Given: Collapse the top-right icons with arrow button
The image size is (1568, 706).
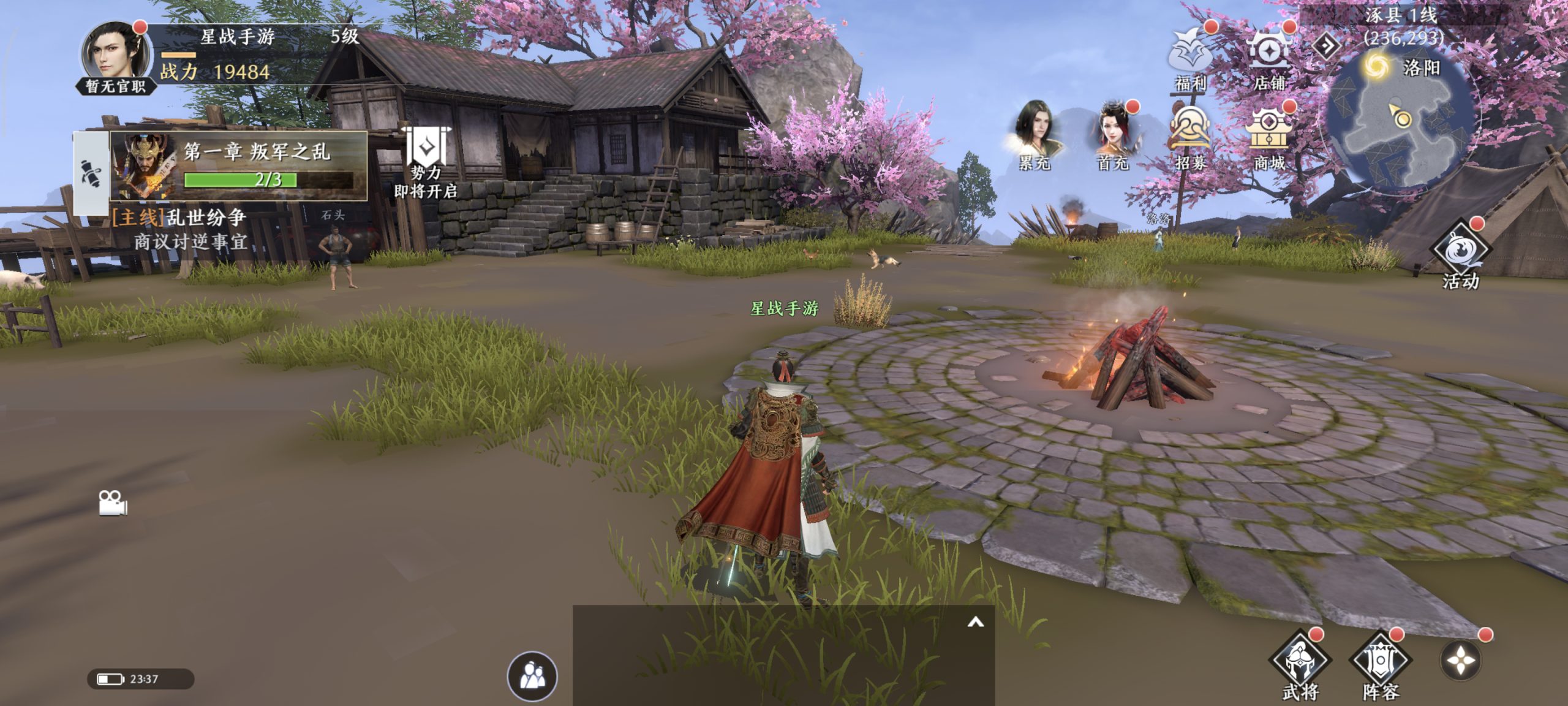Looking at the screenshot, I should 1327,45.
